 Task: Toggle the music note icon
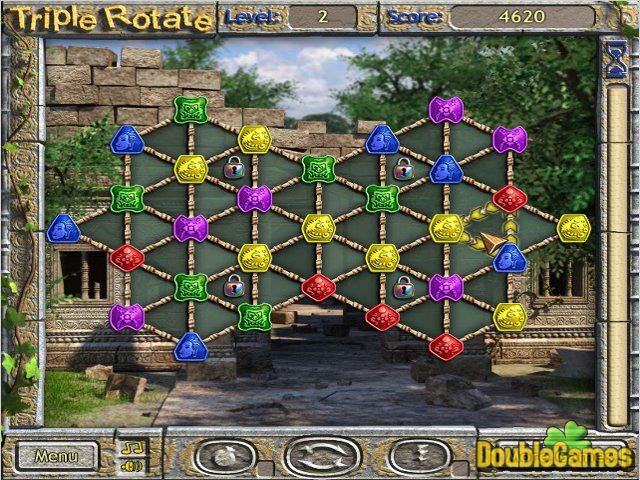[128, 447]
